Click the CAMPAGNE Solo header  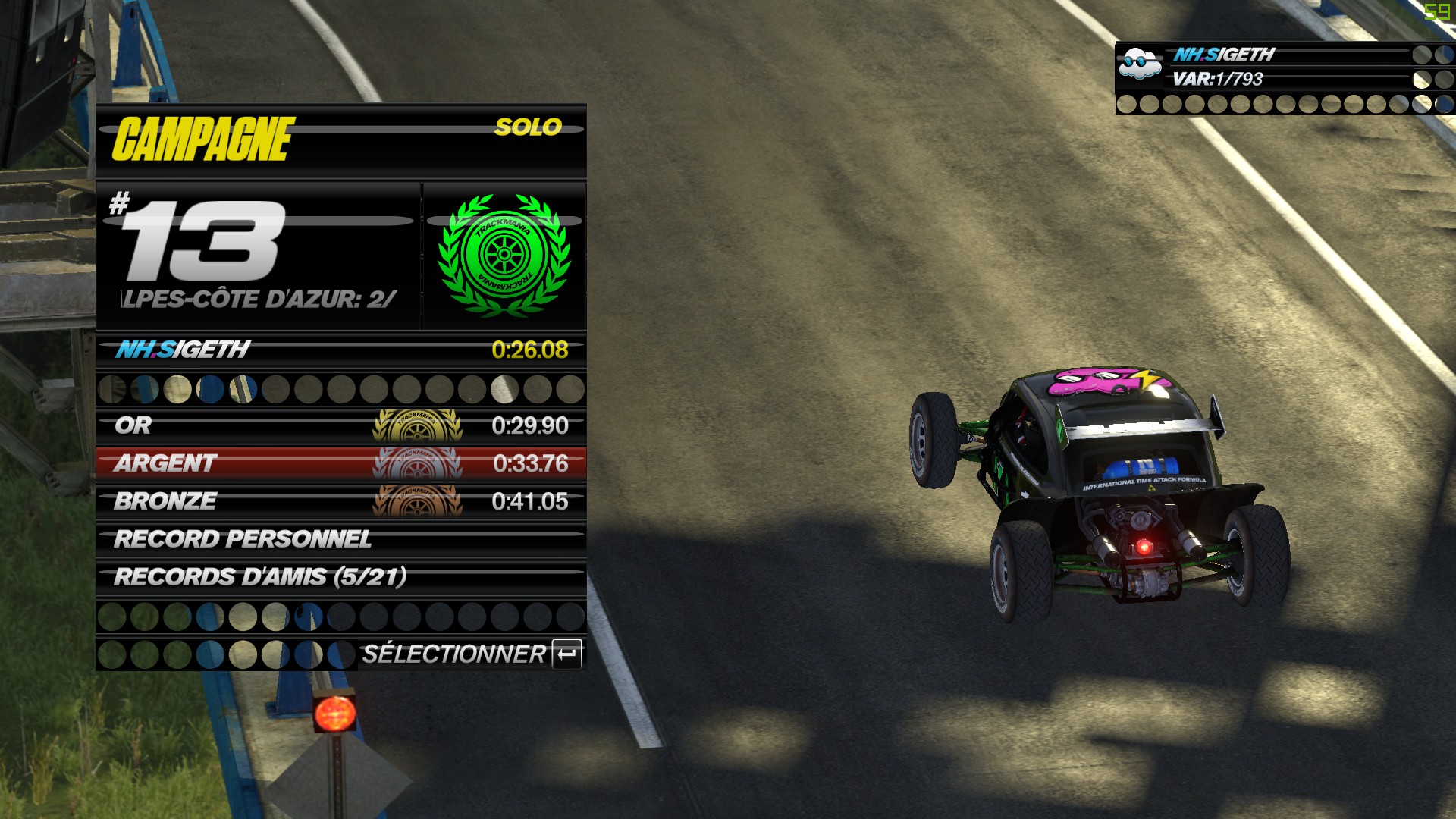coord(340,140)
